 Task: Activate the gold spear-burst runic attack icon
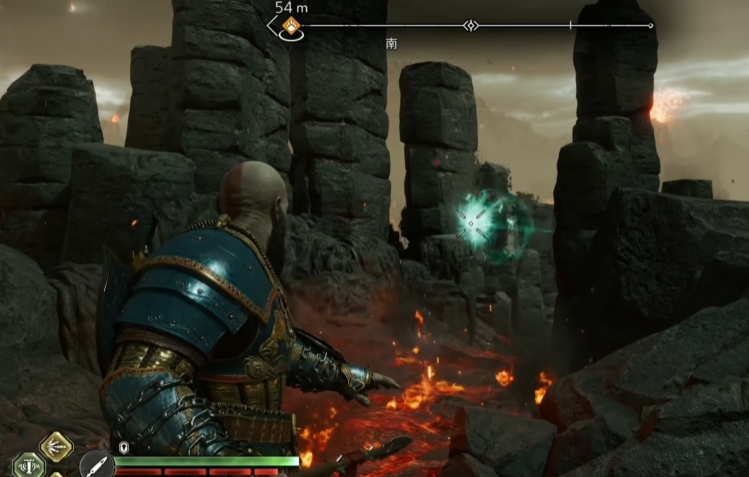[x=56, y=446]
